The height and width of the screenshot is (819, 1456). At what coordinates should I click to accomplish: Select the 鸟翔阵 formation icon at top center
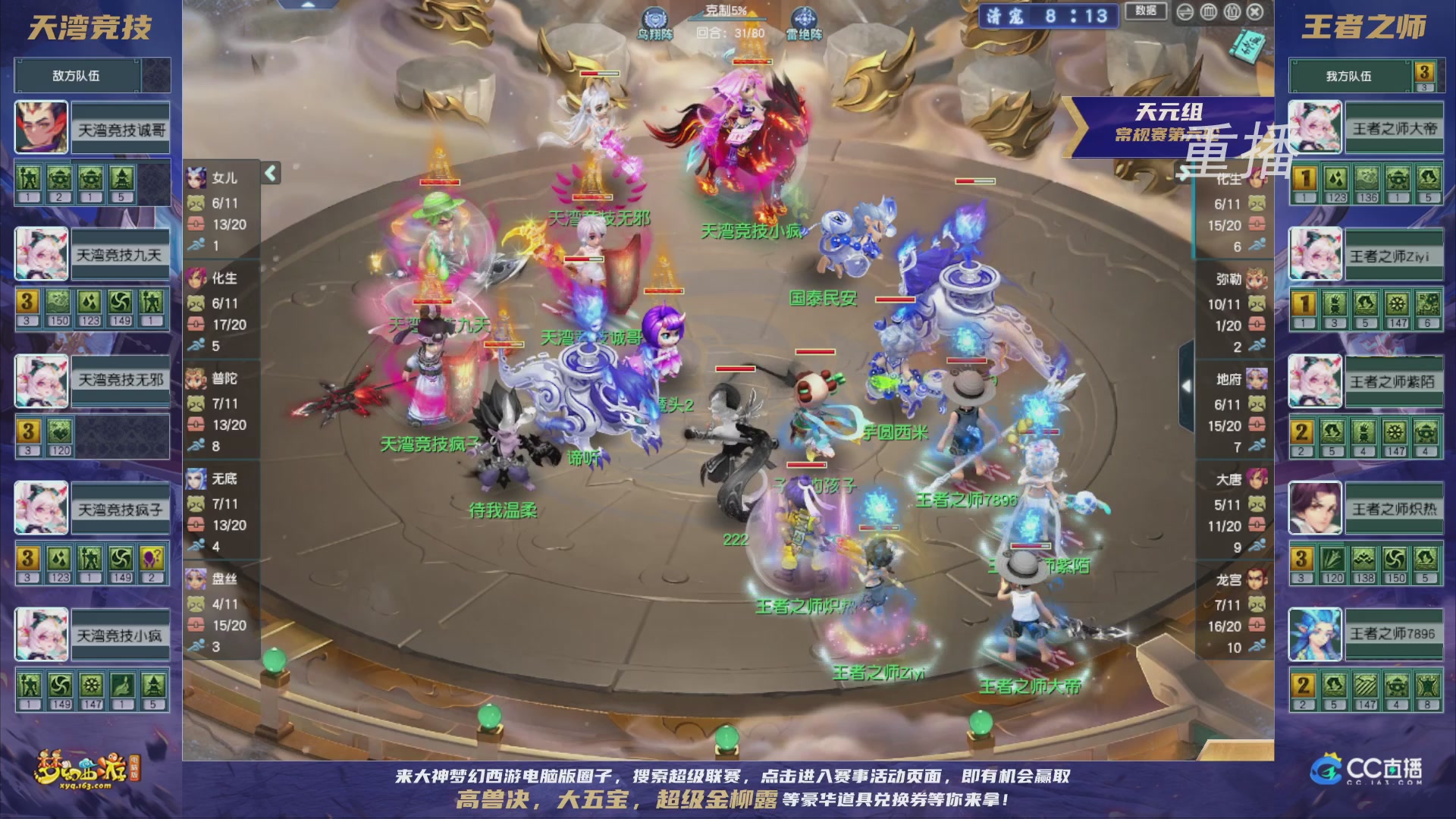[x=656, y=15]
